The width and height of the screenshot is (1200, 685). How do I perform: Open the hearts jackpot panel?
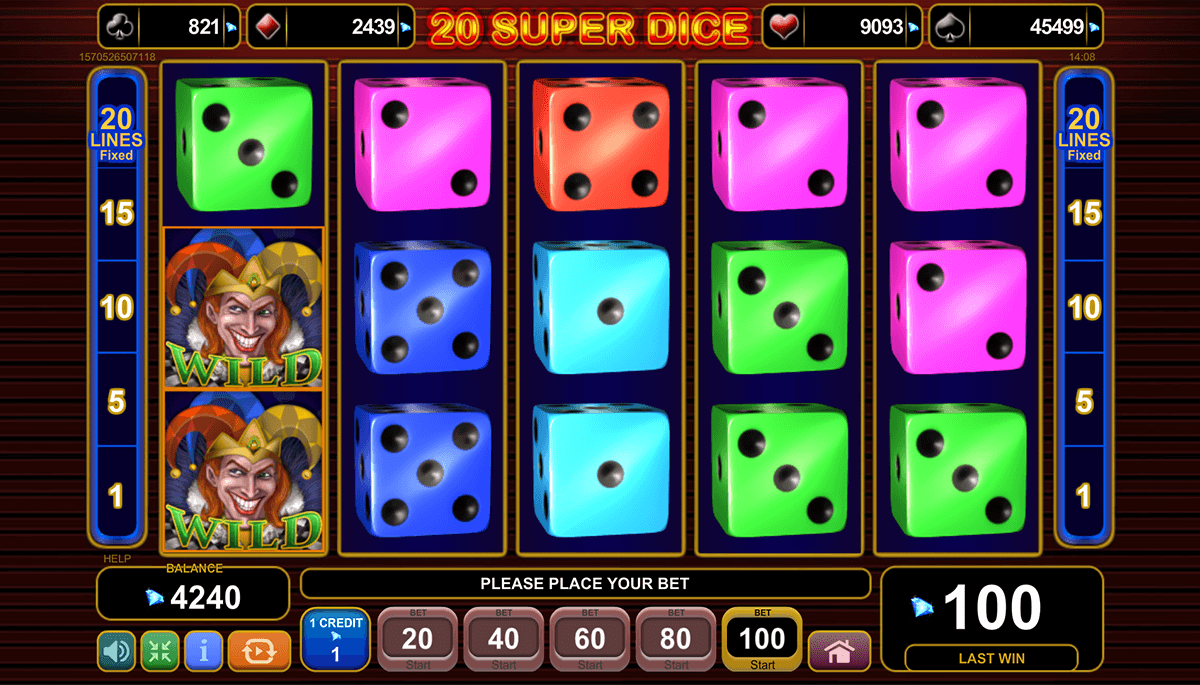(x=842, y=27)
